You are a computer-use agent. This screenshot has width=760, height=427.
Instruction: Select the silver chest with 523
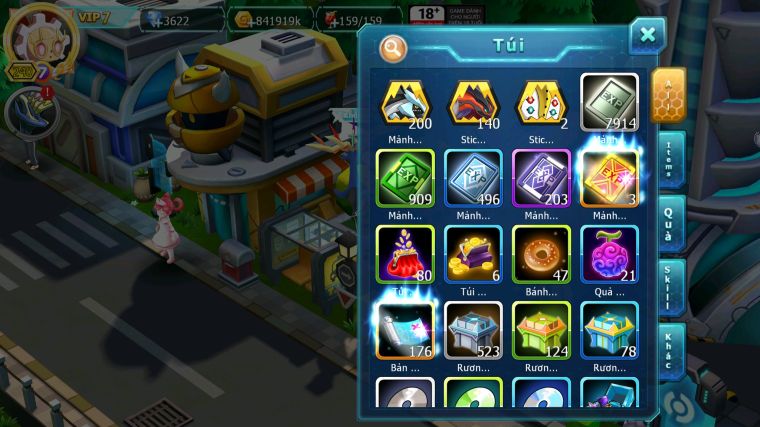pos(473,329)
